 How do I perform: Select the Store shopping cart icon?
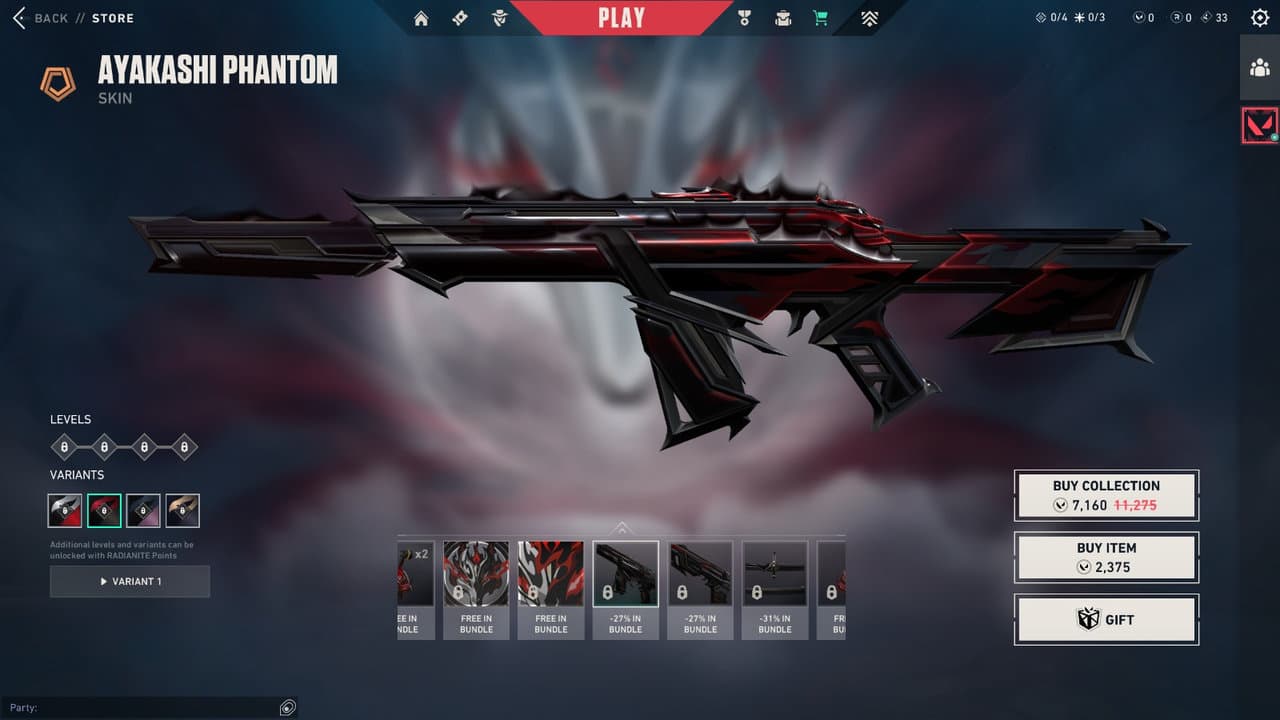click(x=820, y=18)
